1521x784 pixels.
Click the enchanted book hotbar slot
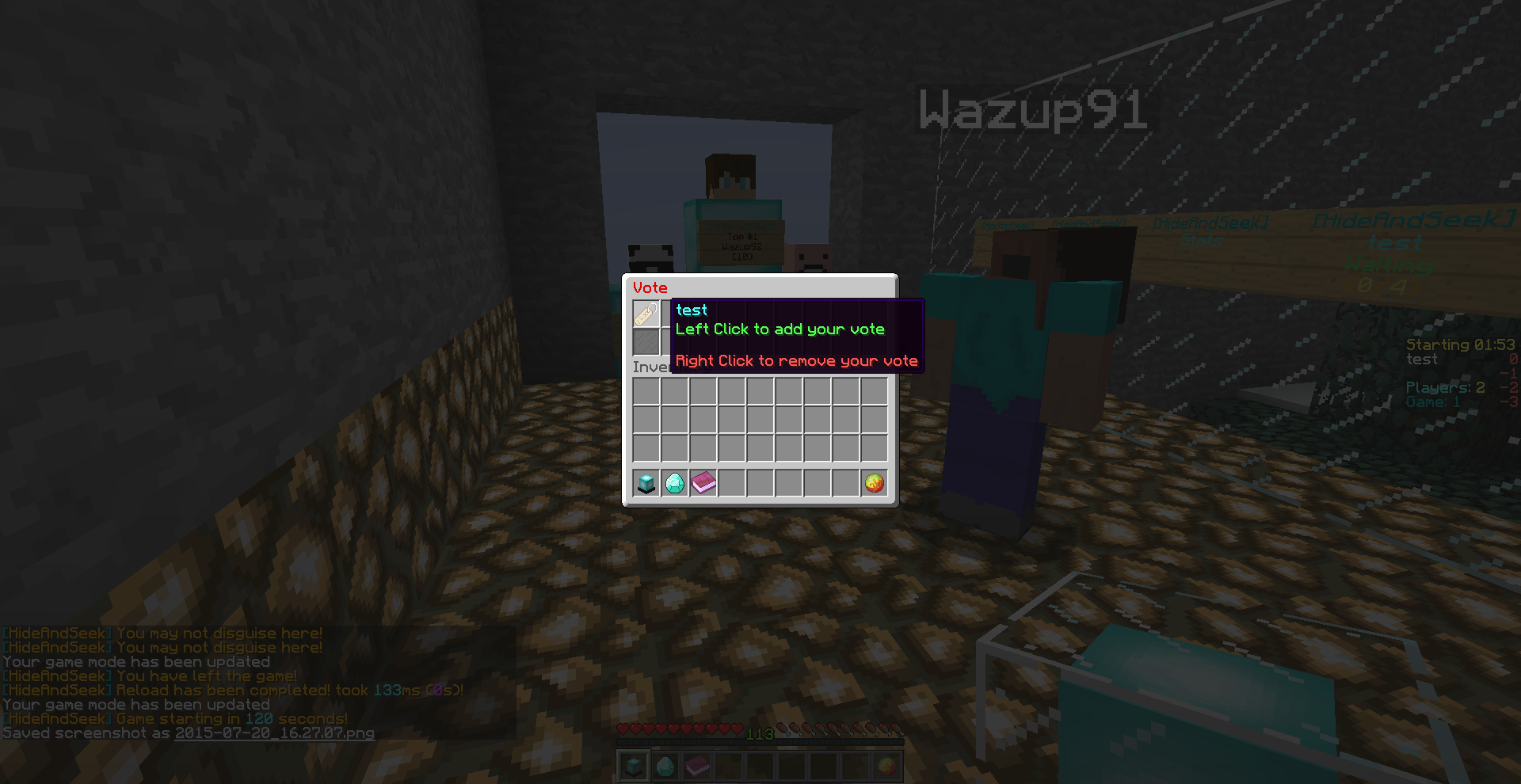(697, 765)
